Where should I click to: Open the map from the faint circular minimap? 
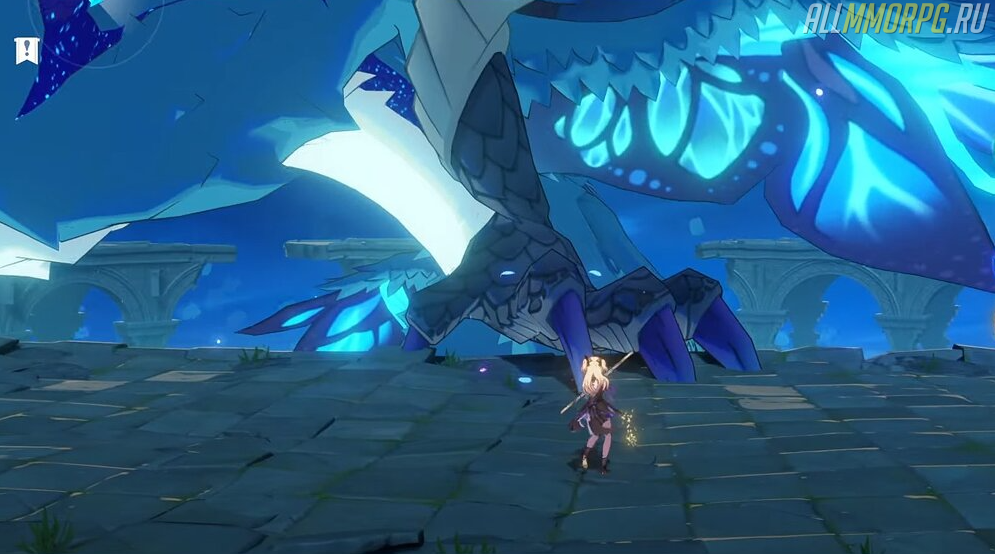96,22
